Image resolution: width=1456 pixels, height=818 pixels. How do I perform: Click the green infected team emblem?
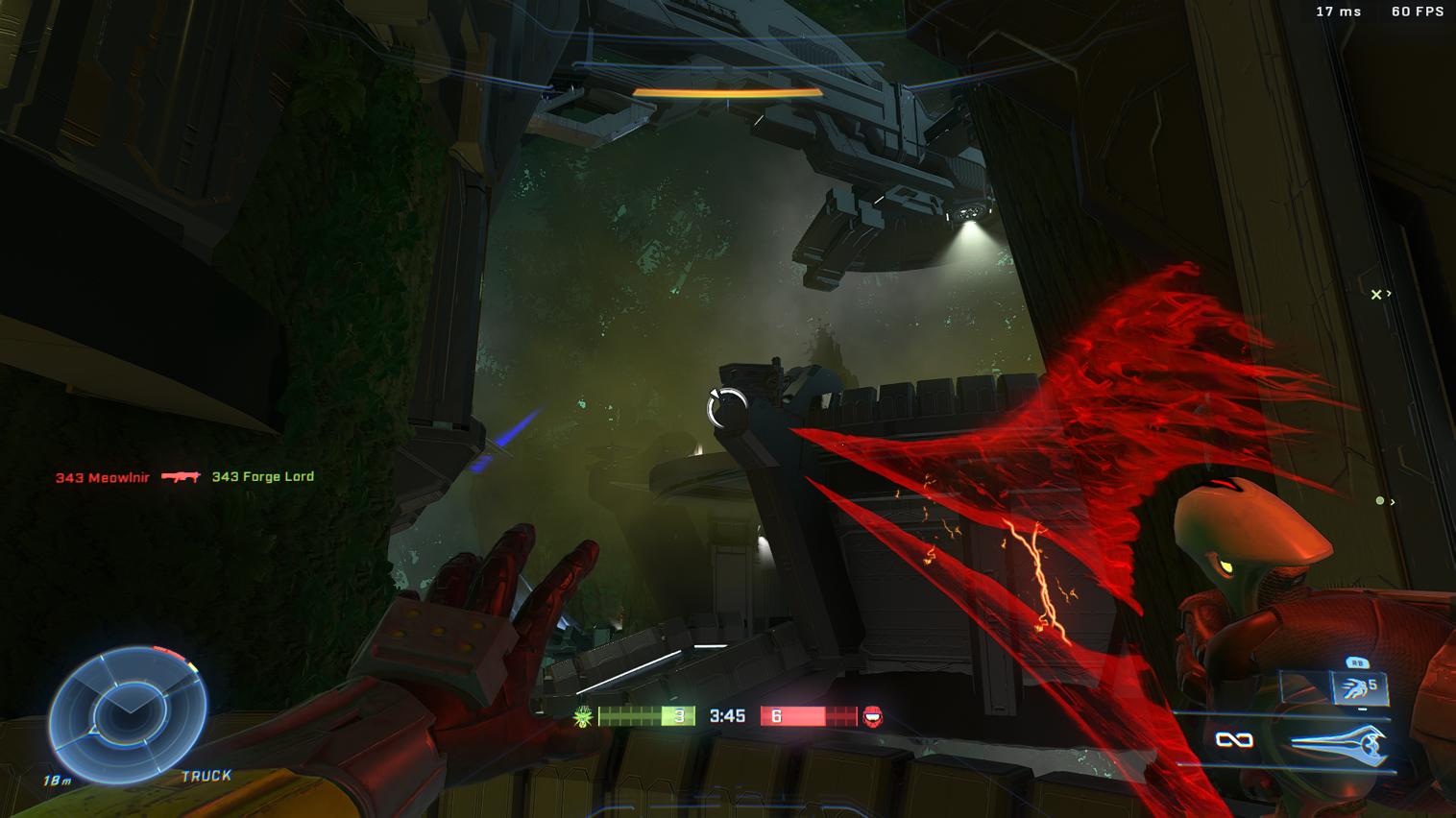(582, 716)
